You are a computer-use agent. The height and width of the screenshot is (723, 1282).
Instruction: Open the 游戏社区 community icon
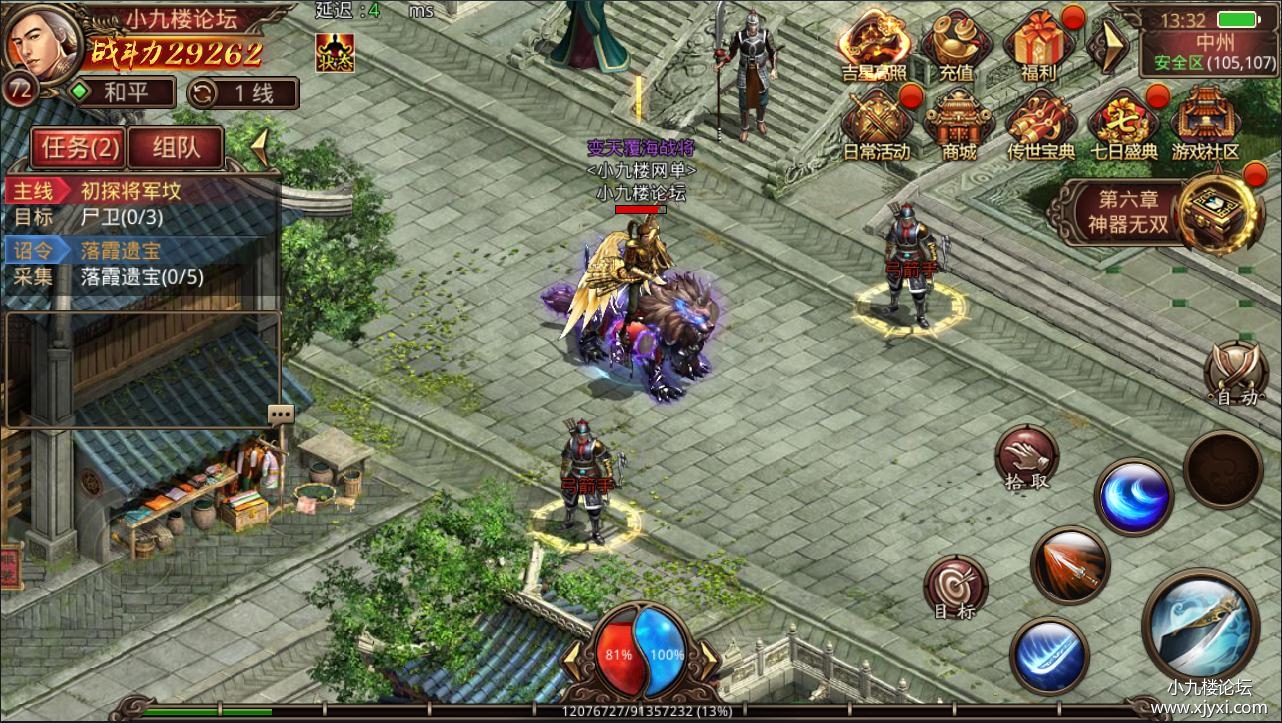click(x=1204, y=124)
